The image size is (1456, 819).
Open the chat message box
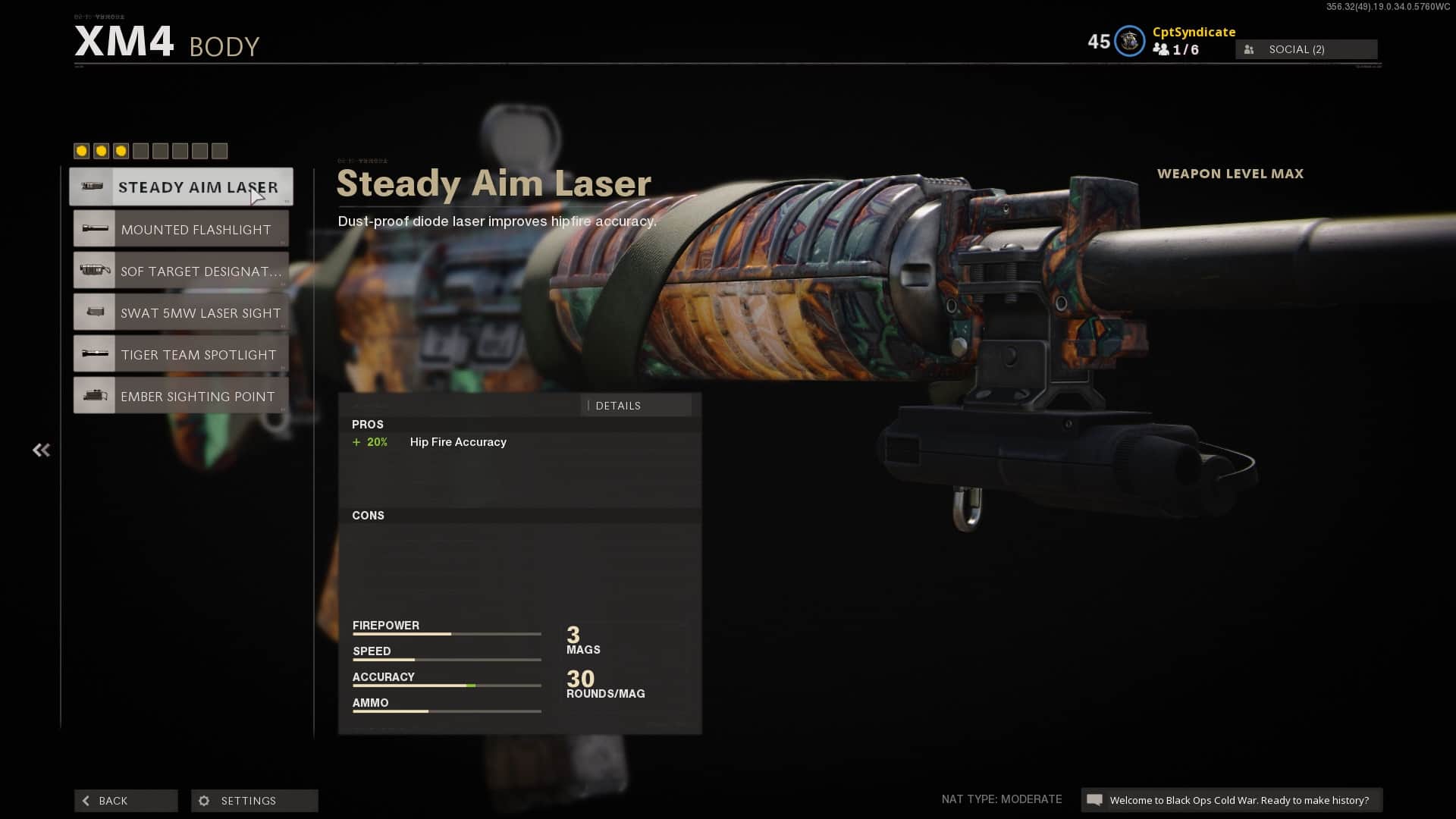coord(1231,800)
